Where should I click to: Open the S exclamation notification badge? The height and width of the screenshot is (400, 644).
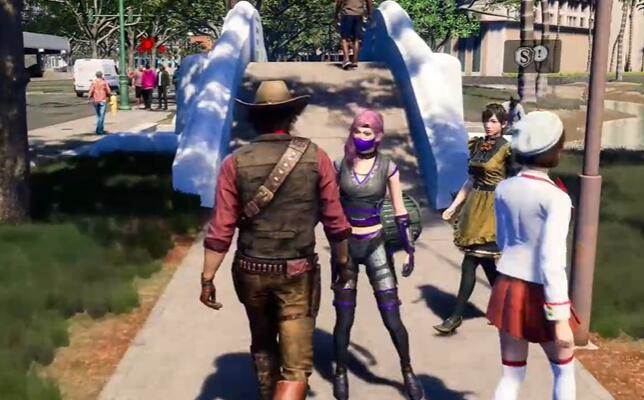(x=531, y=55)
